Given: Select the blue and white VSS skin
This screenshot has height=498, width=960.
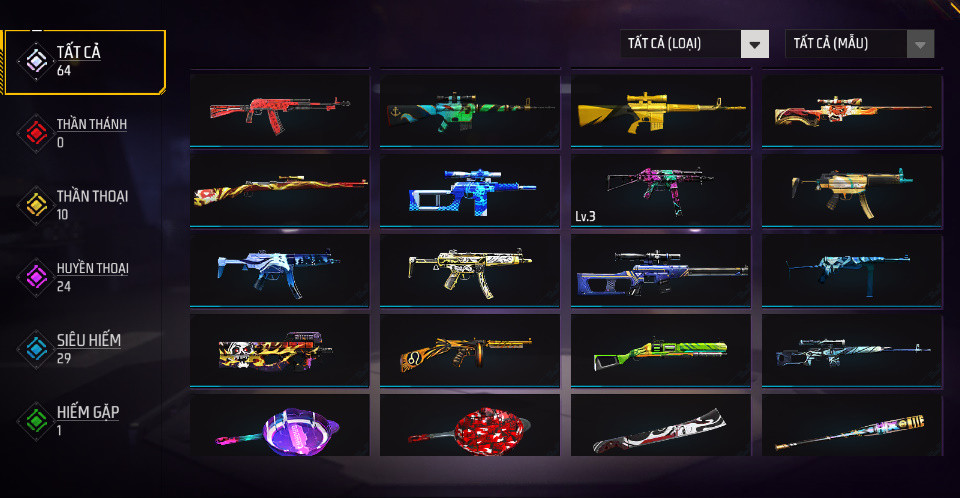Looking at the screenshot, I should click(470, 189).
